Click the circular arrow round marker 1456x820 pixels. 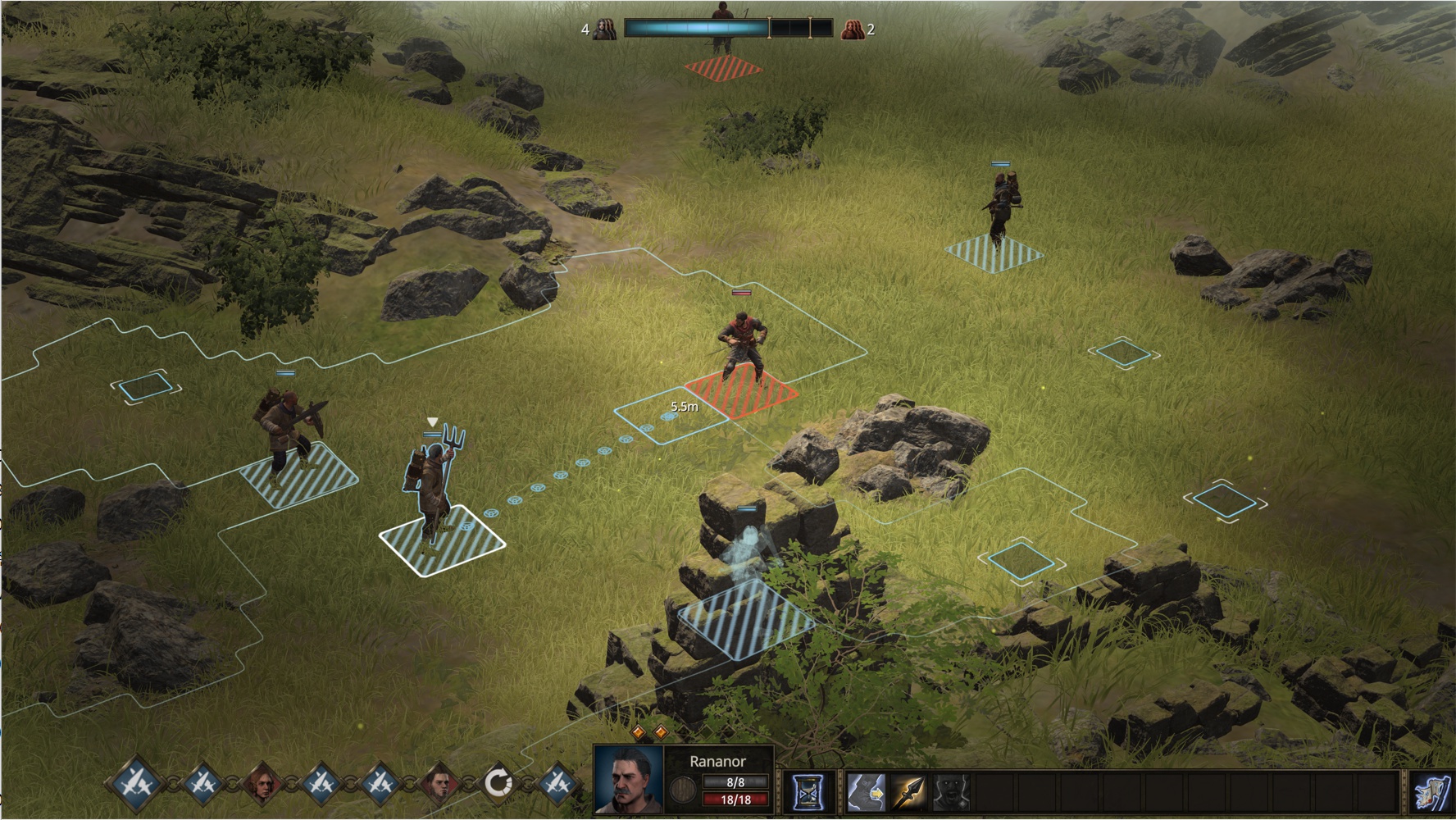pos(498,783)
